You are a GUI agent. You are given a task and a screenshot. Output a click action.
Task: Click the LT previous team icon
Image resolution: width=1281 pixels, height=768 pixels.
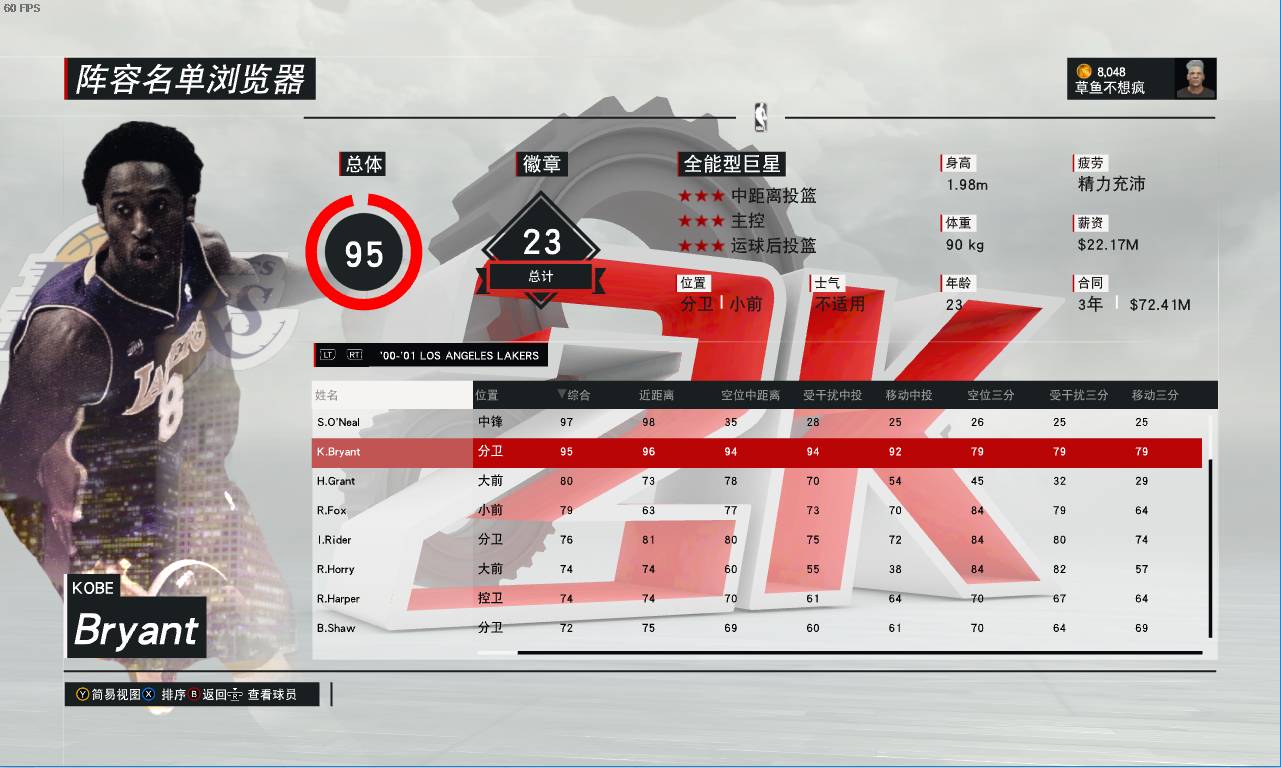329,355
